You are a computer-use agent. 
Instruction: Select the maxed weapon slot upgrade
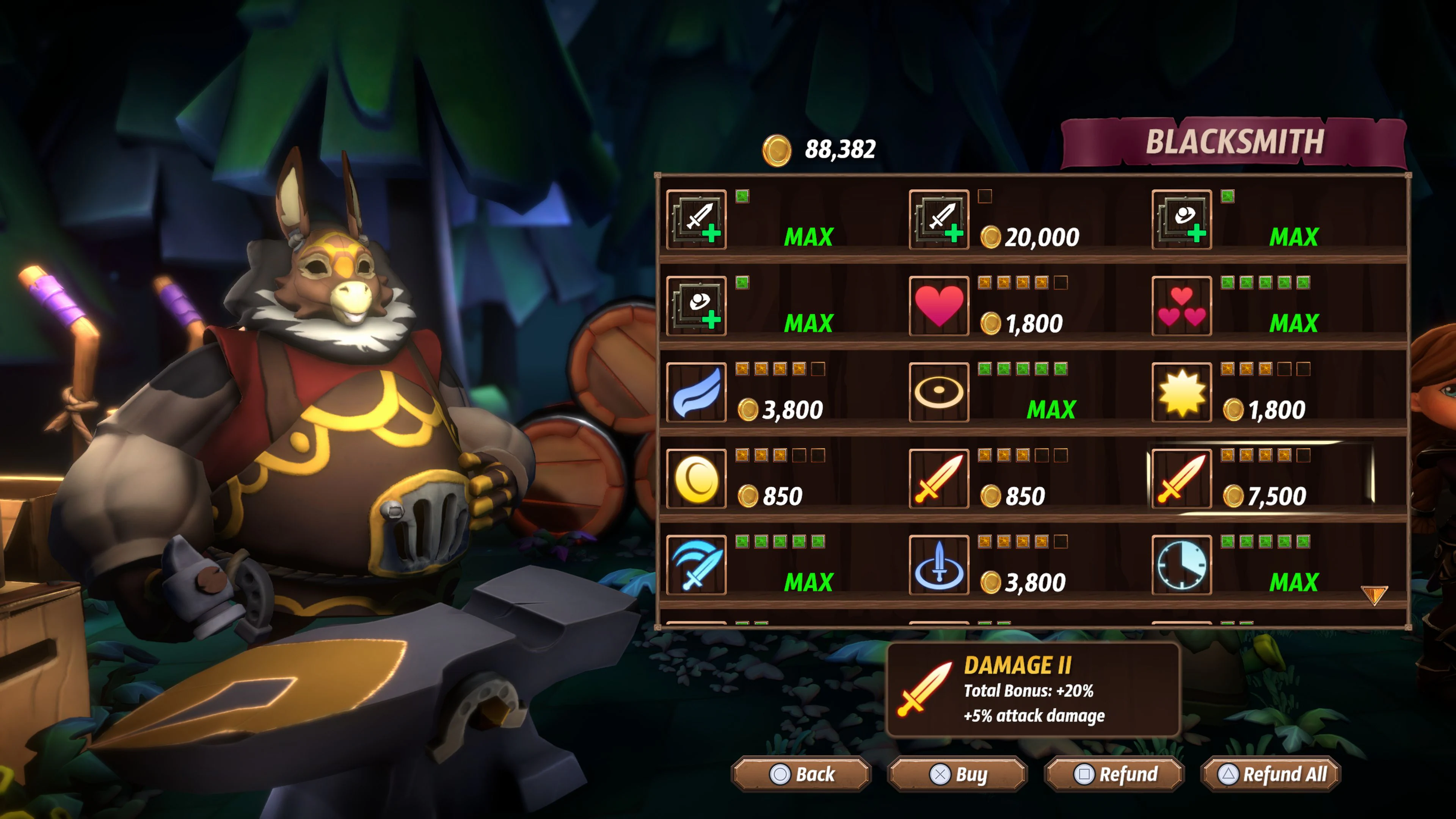(697, 220)
